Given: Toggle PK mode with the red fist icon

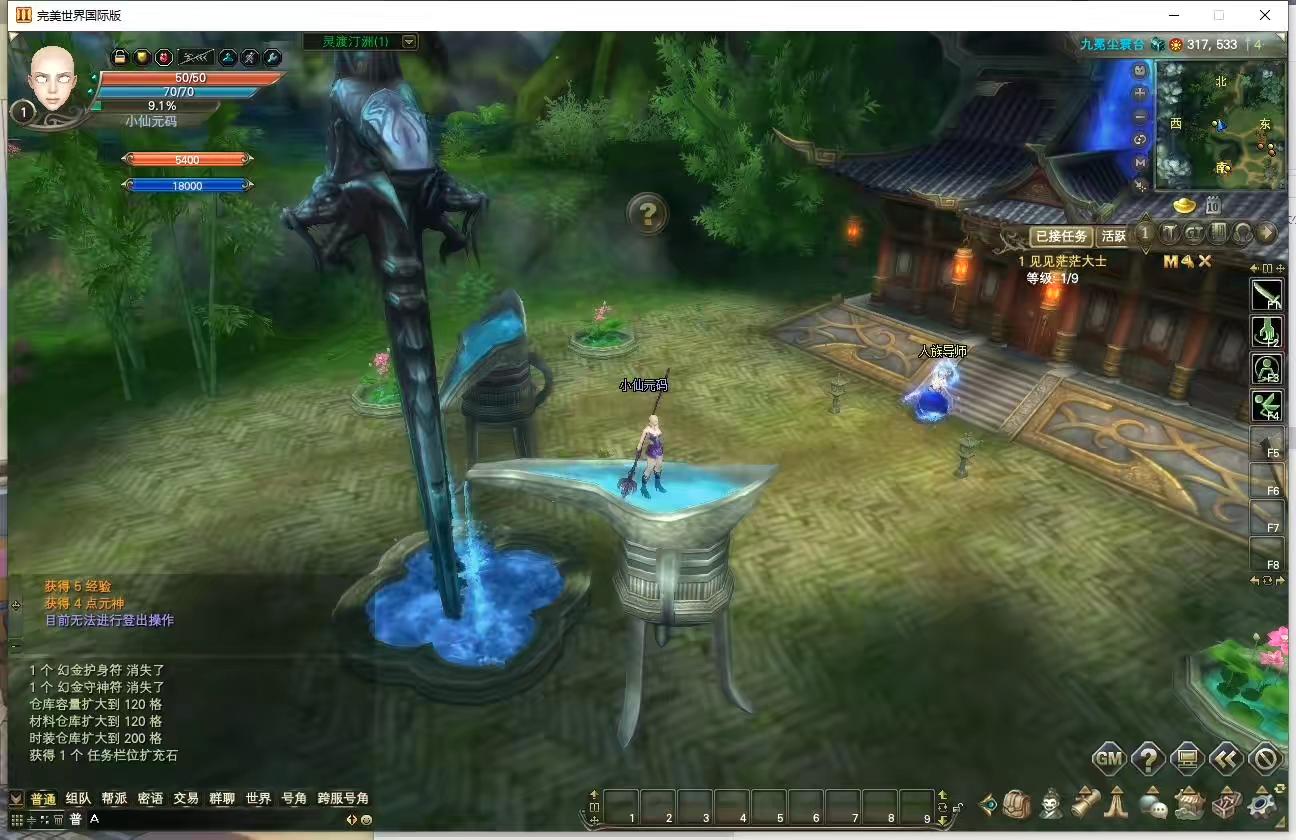Looking at the screenshot, I should point(164,57).
